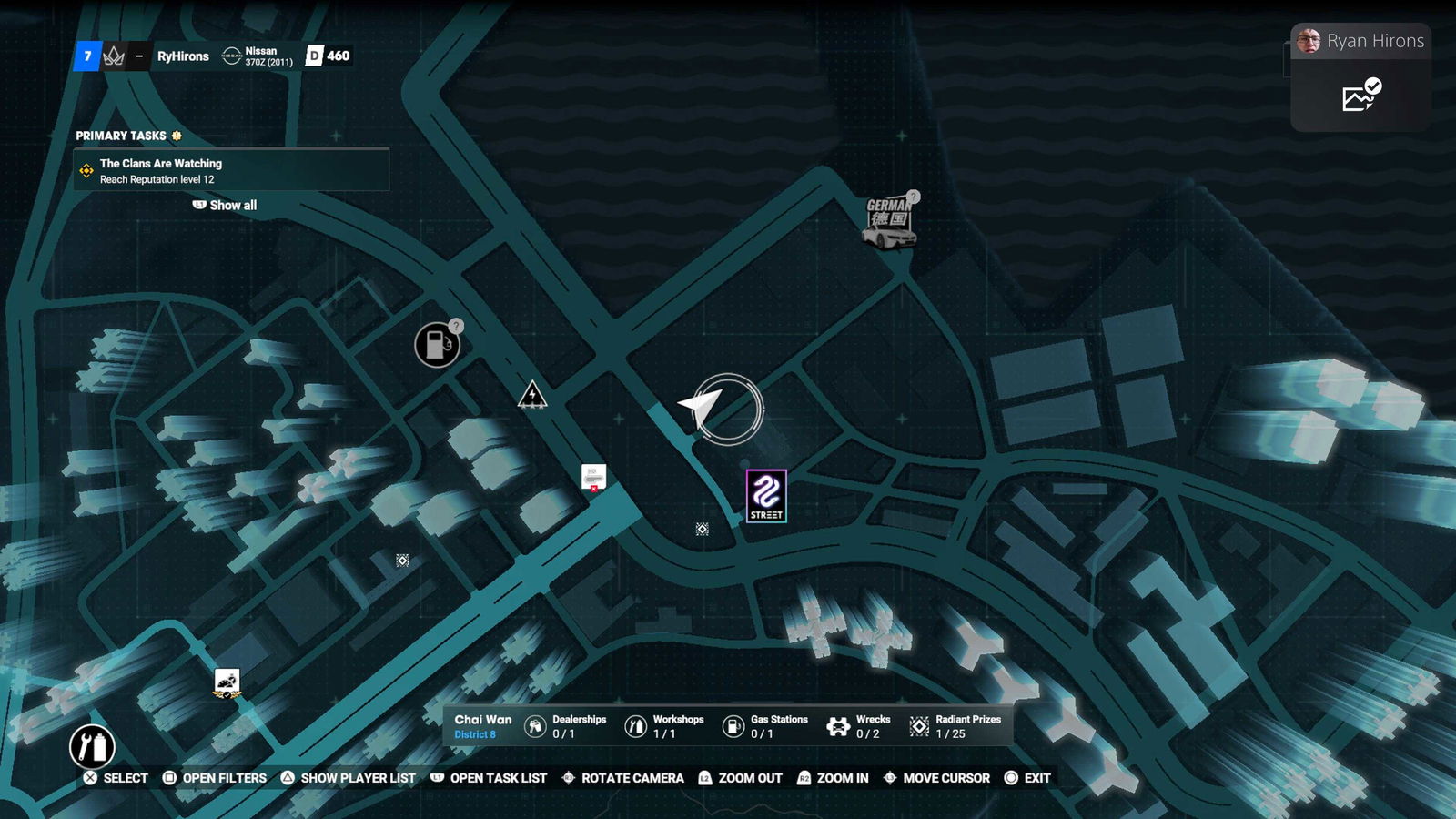Select the player arrow location marker
Screen dimensions: 1456x819
point(703,407)
